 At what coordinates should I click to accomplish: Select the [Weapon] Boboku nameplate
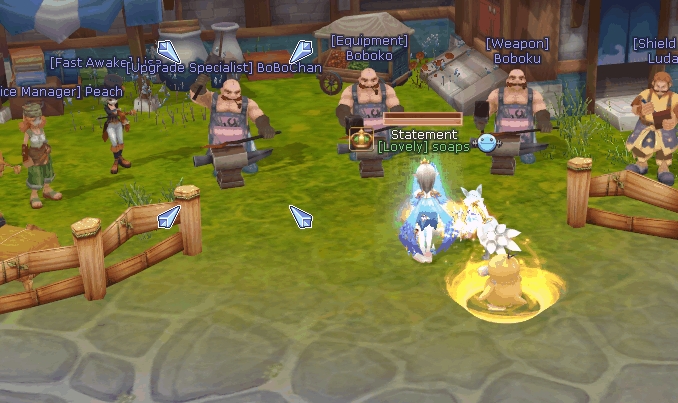[x=517, y=51]
